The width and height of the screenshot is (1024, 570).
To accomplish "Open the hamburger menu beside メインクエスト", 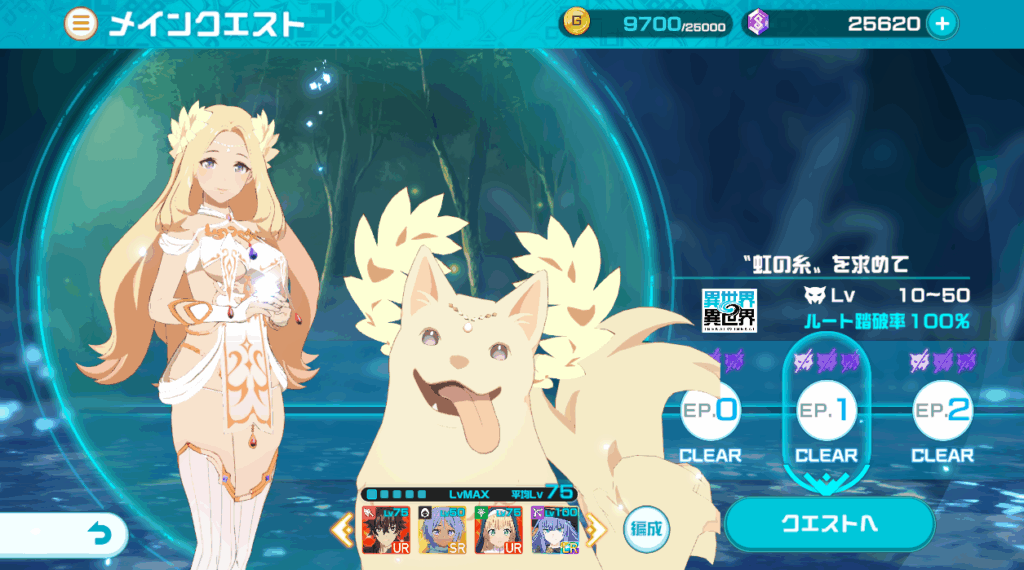I will coord(81,24).
